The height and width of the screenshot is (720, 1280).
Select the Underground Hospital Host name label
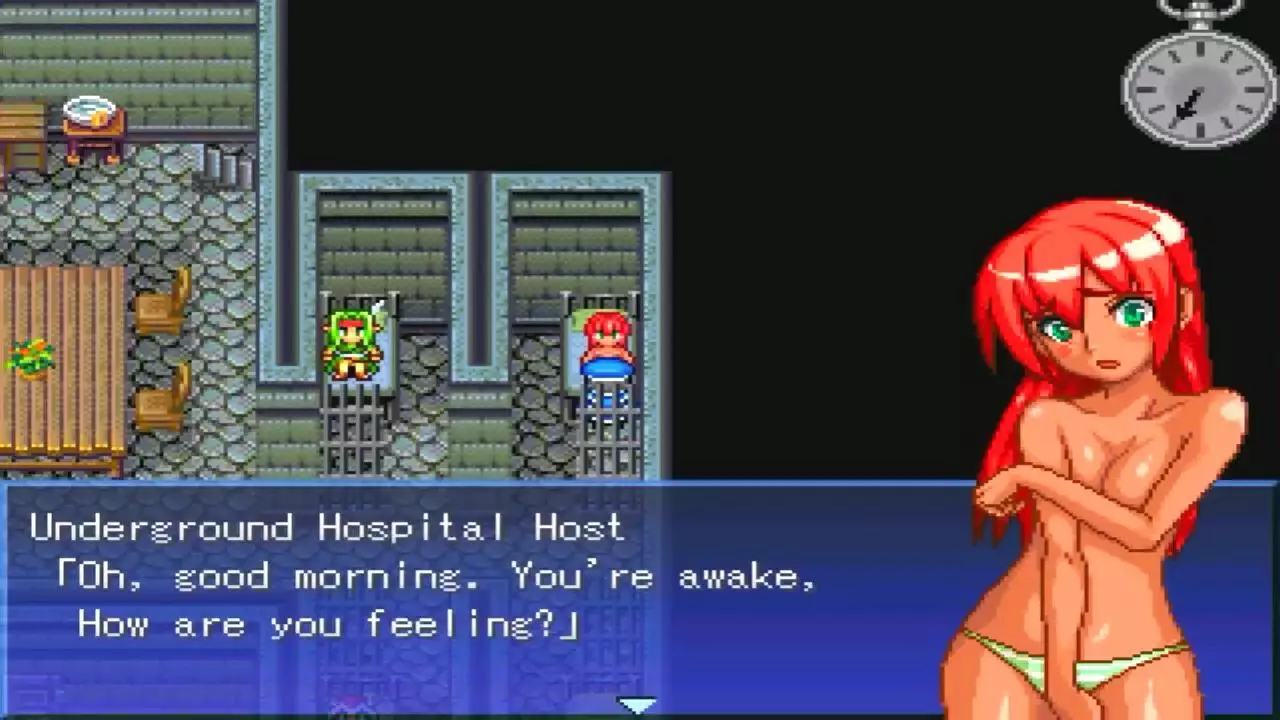(330, 528)
